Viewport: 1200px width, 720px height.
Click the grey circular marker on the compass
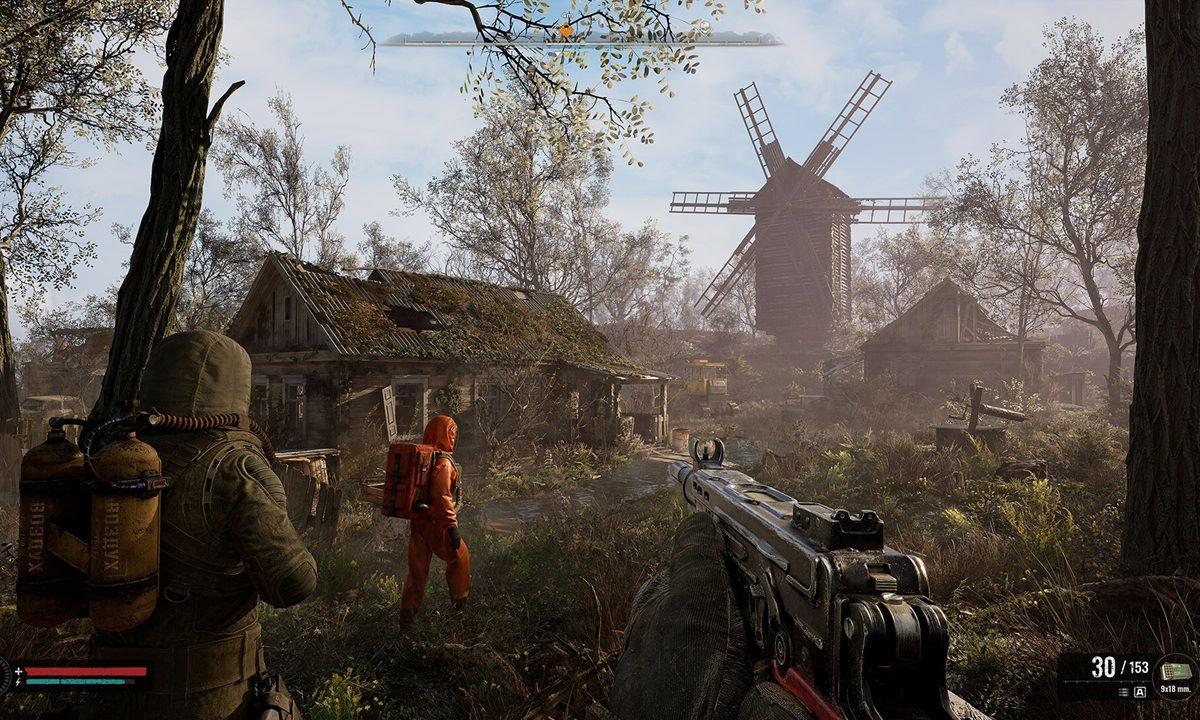pos(704,27)
